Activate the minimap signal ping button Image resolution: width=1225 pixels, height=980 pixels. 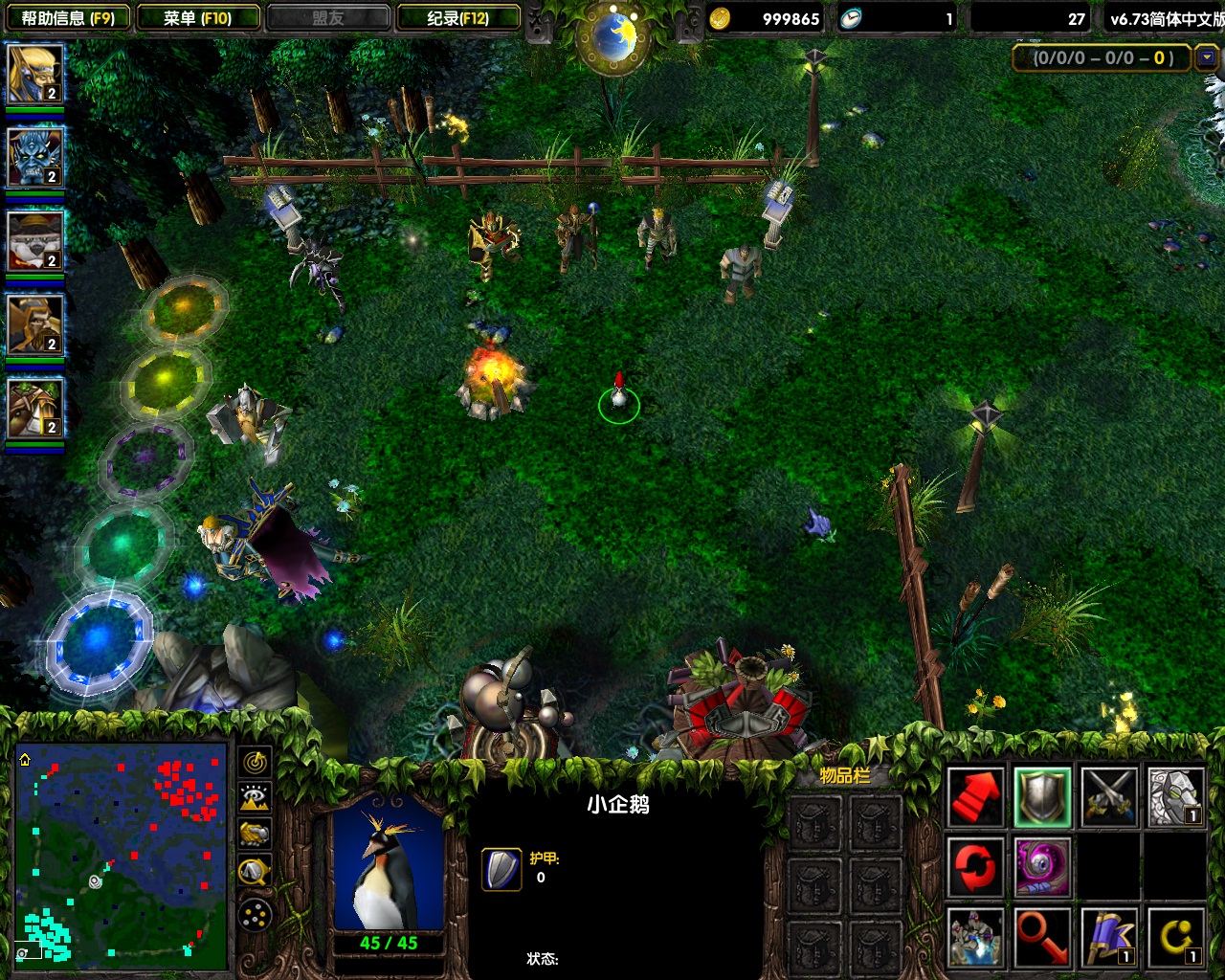(255, 763)
